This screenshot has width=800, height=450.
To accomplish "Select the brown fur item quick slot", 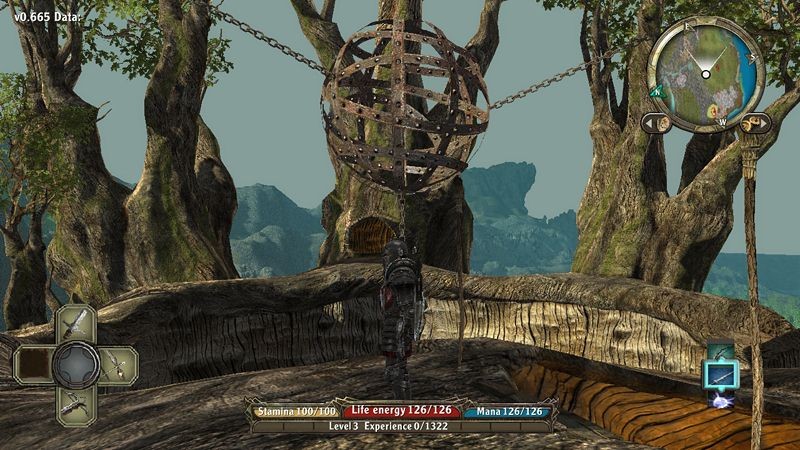I will [33, 364].
